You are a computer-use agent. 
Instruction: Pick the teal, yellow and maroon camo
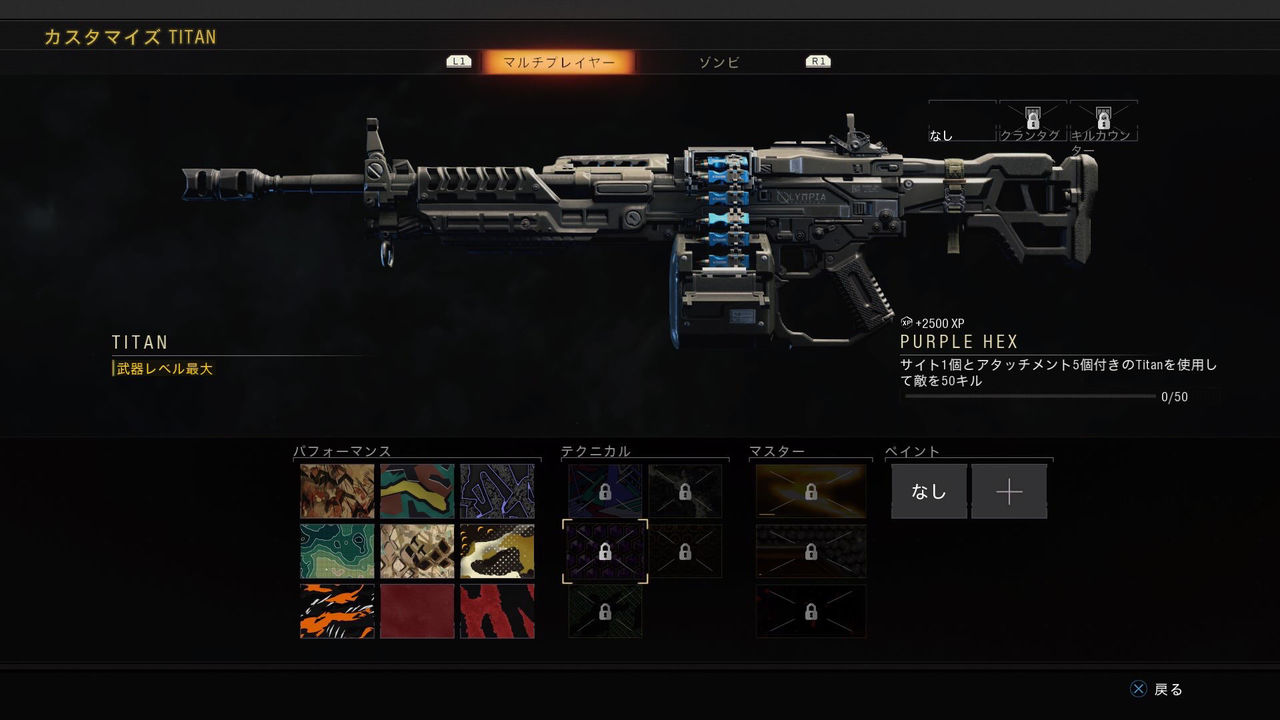point(417,491)
